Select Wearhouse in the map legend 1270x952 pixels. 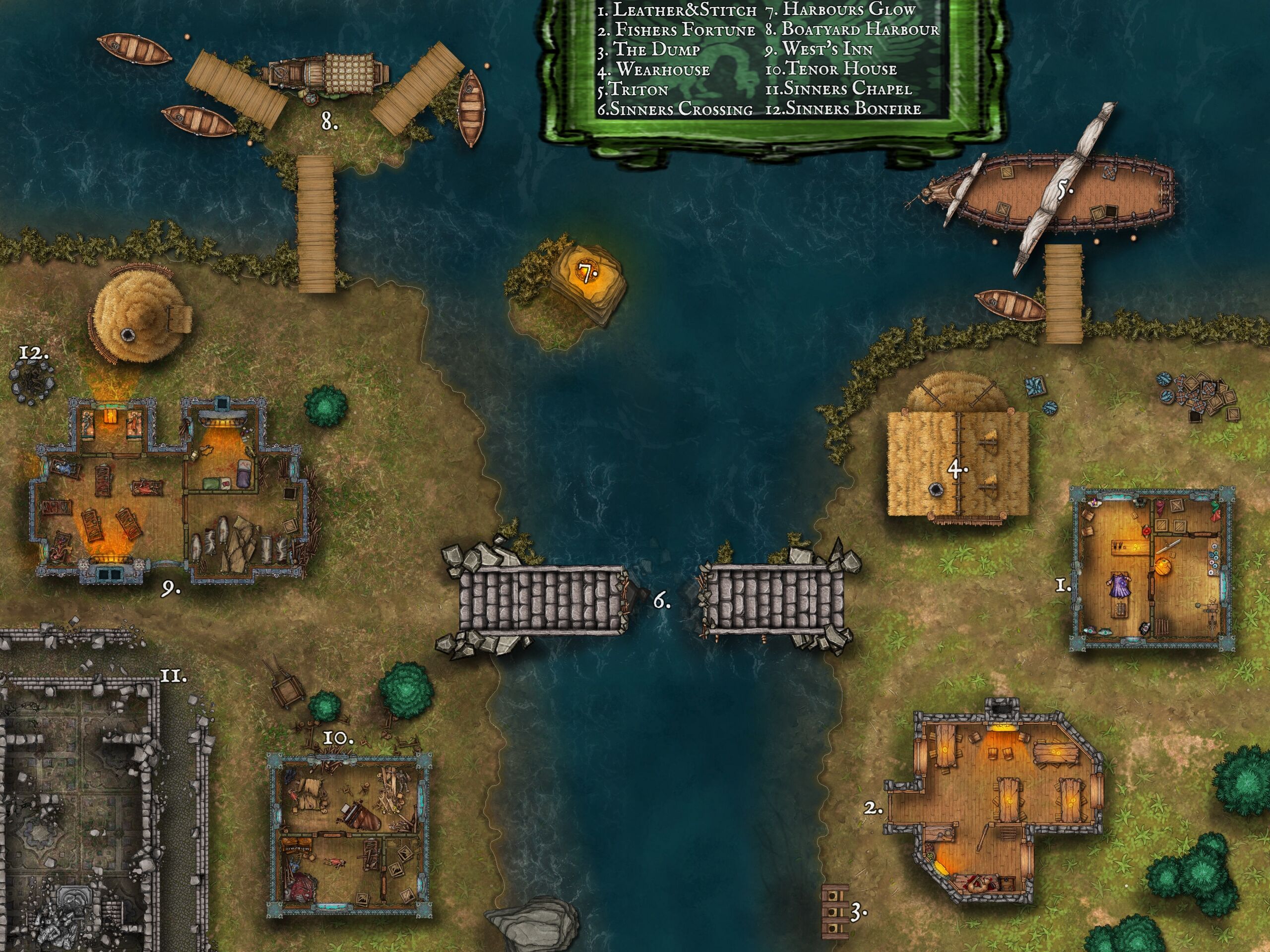[654, 70]
